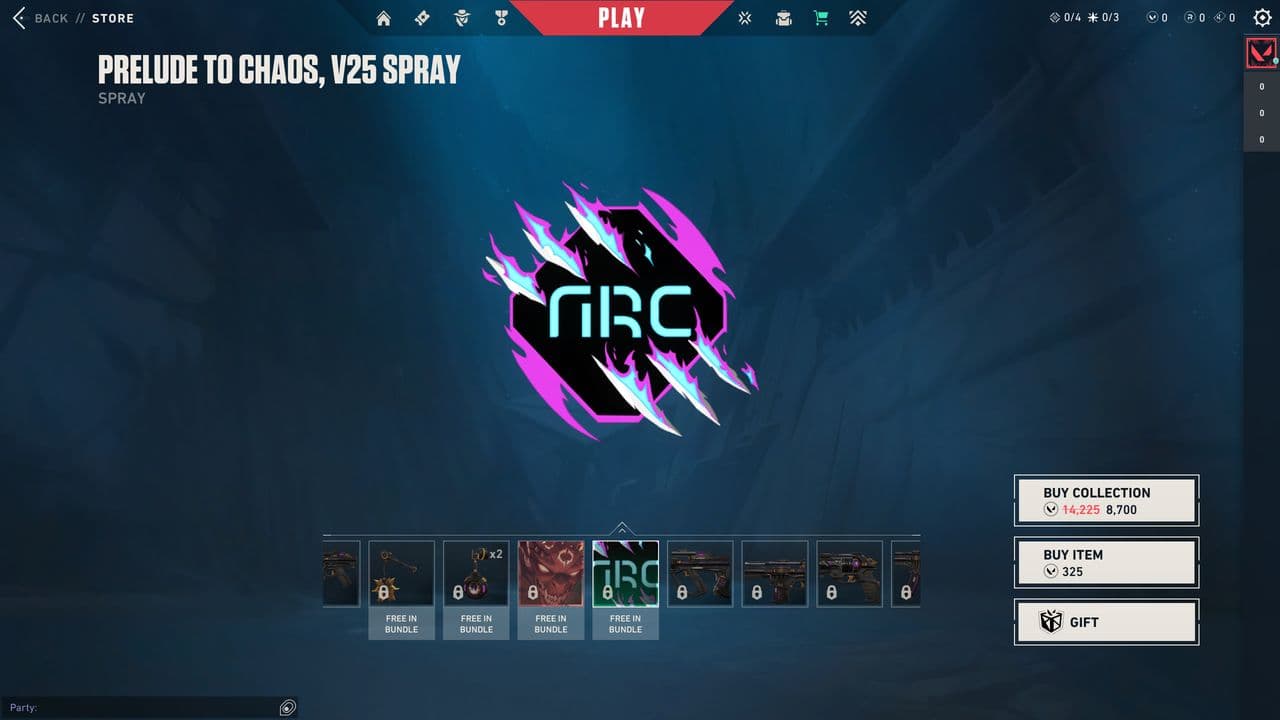The image size is (1280, 720).
Task: Open the Store cart icon
Action: [821, 17]
